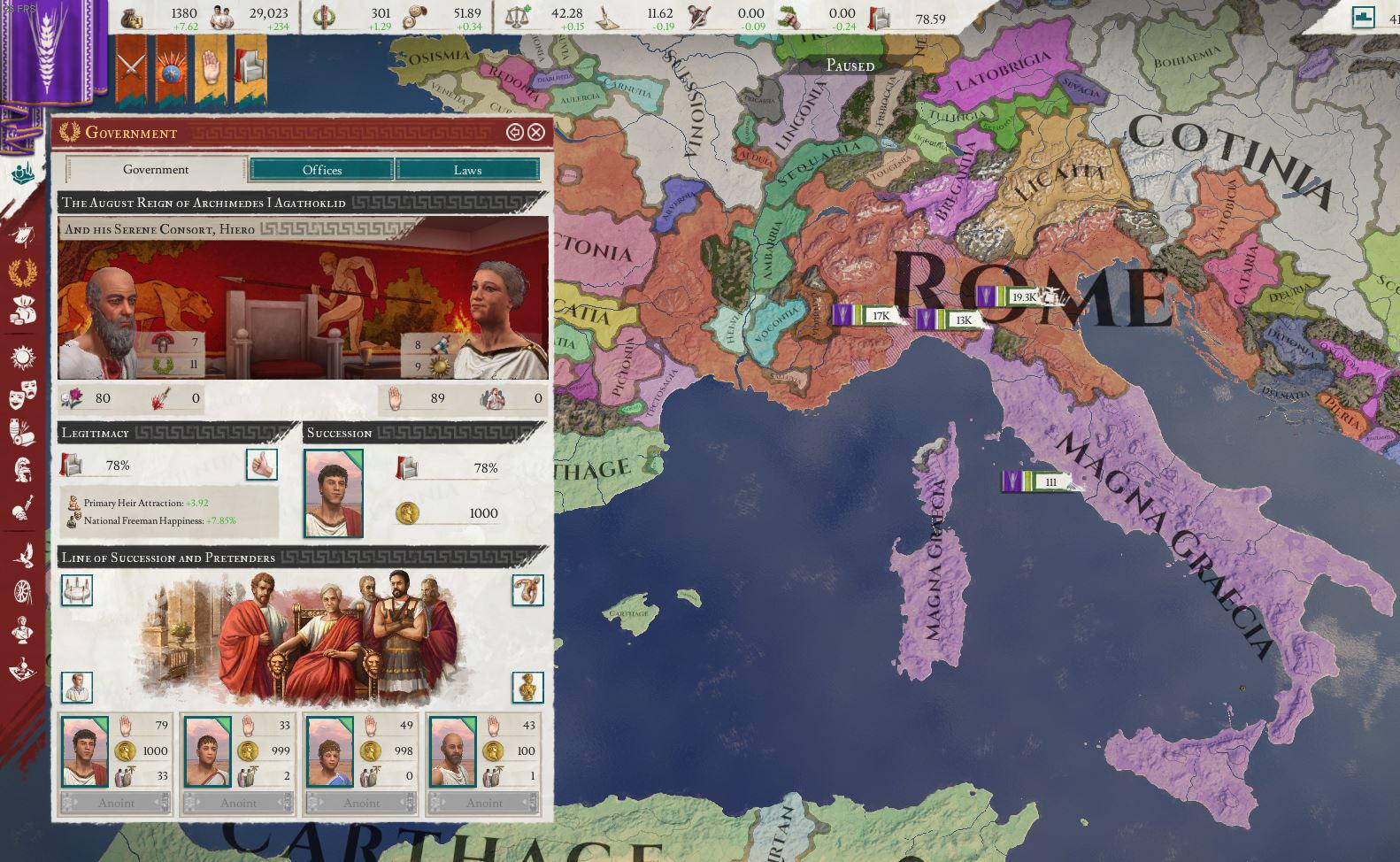Anoint the first pretender with 79 support
This screenshot has height=862, width=1400.
118,803
